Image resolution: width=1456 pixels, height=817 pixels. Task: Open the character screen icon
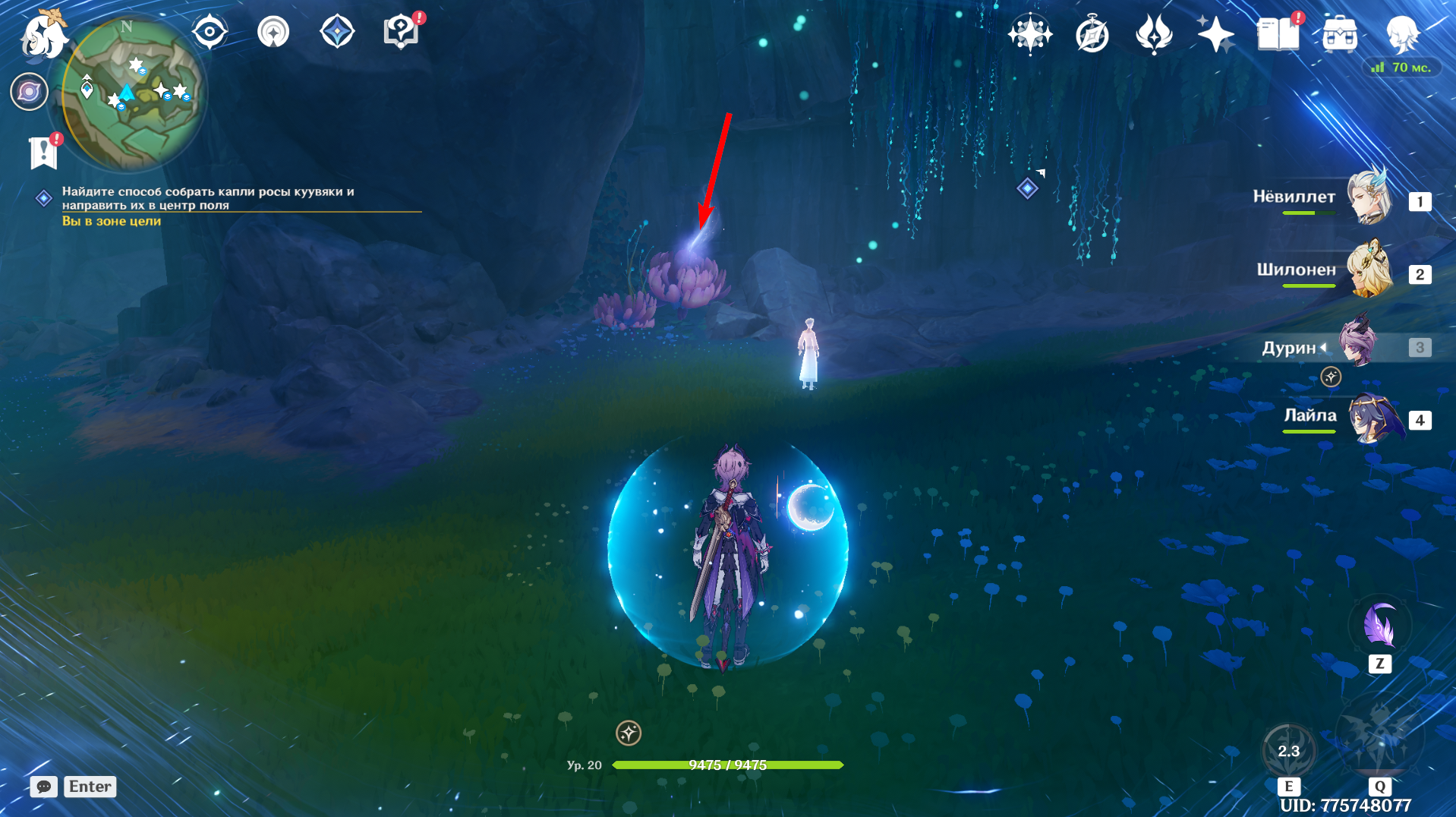pos(1401,34)
